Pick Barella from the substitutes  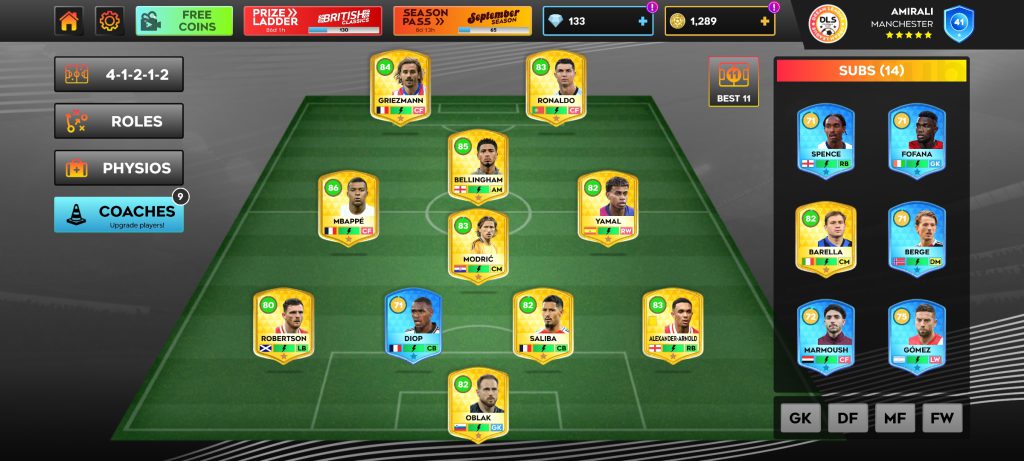pyautogui.click(x=826, y=240)
